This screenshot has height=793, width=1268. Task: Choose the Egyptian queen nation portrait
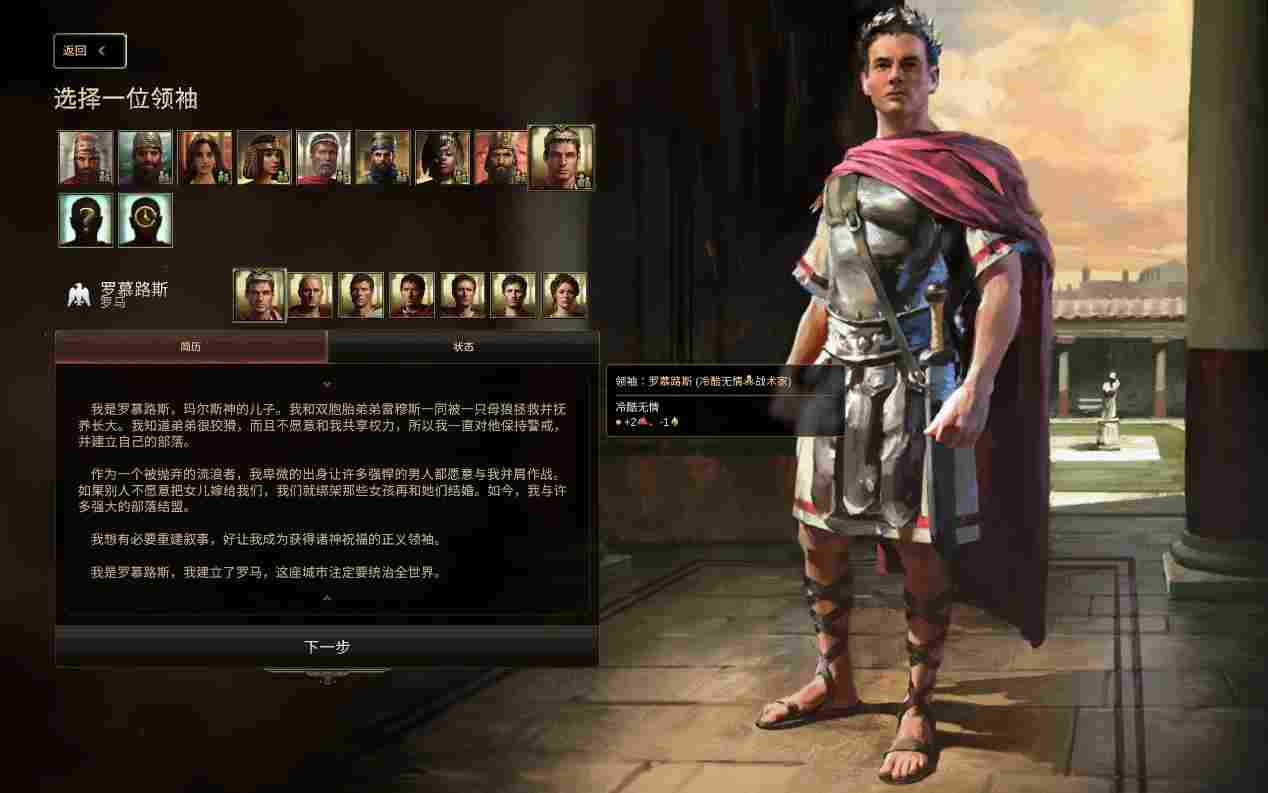pos(264,158)
